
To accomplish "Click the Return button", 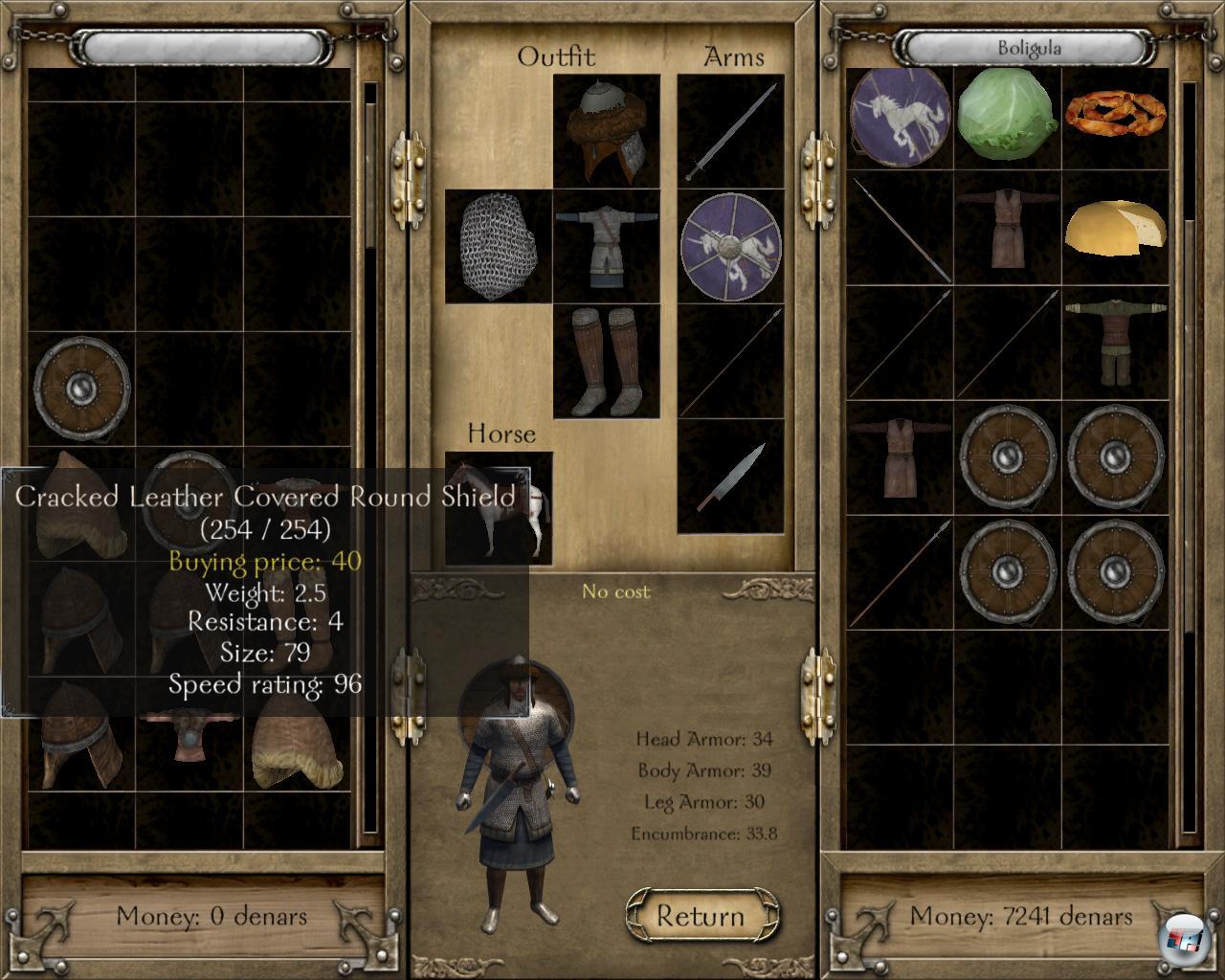I will coord(702,916).
